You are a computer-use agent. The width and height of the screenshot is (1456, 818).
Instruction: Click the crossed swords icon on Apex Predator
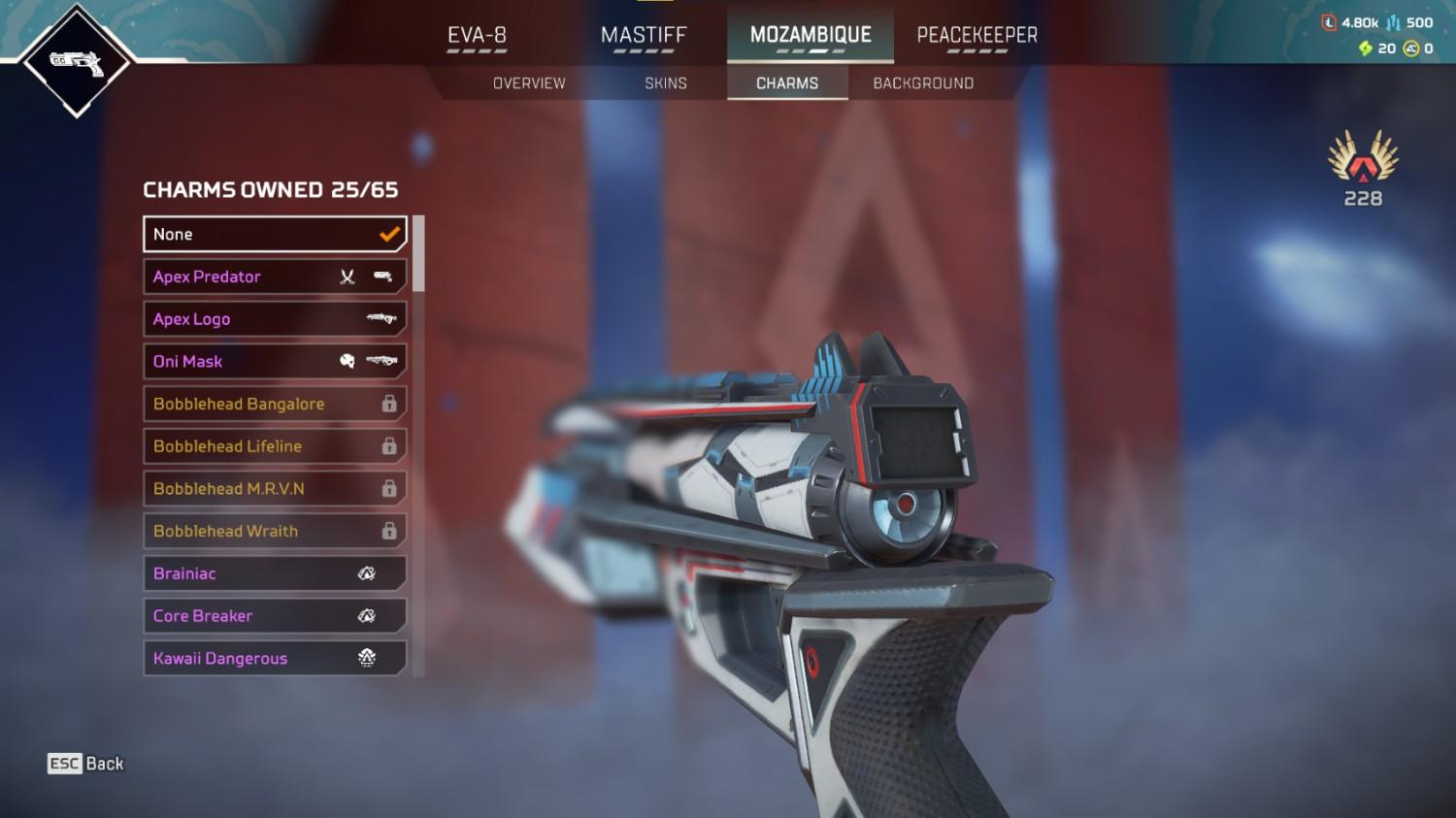347,277
